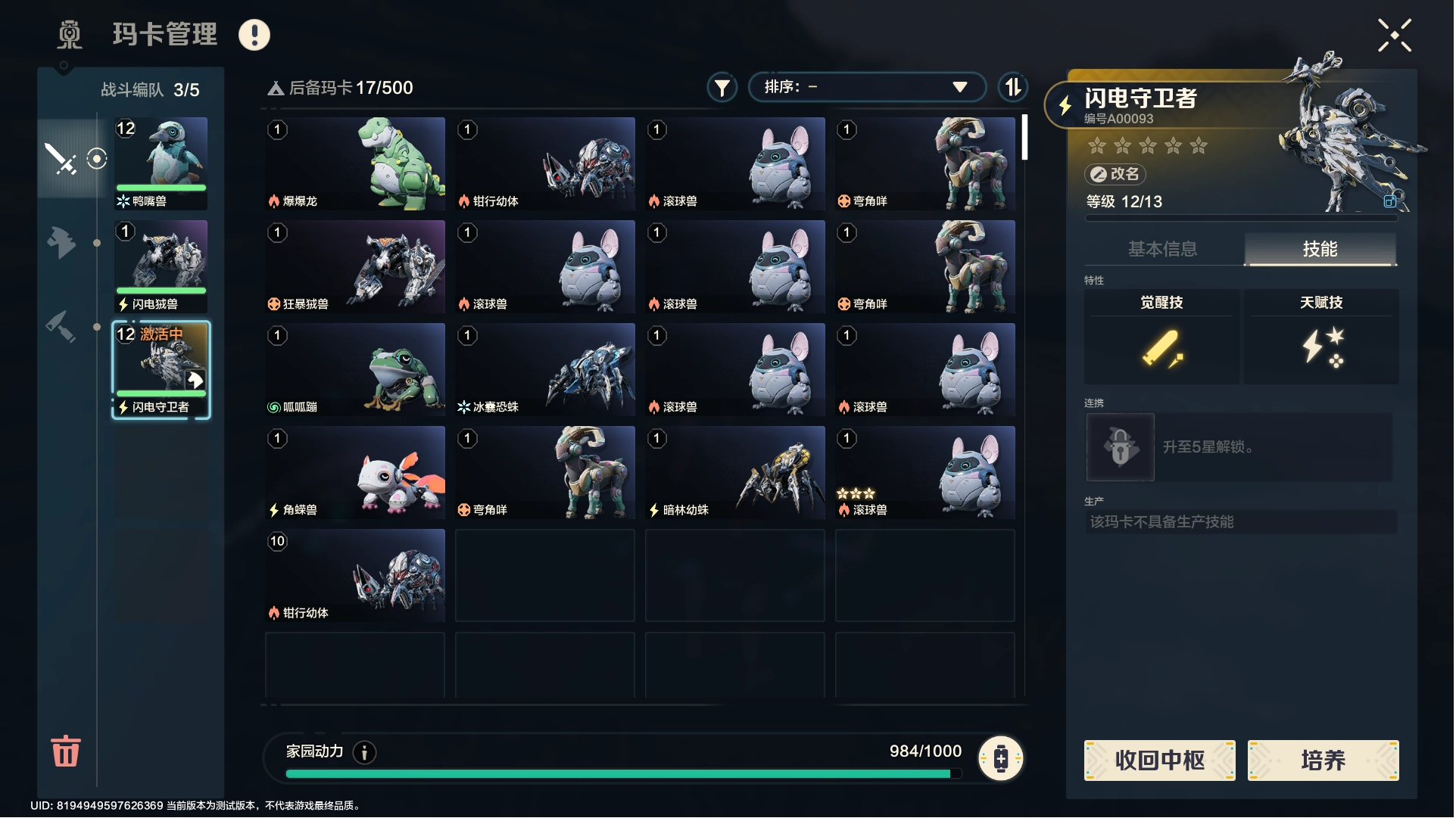The image size is (1456, 818).
Task: Select the 角蝾兽 axolotl card
Action: pos(355,472)
